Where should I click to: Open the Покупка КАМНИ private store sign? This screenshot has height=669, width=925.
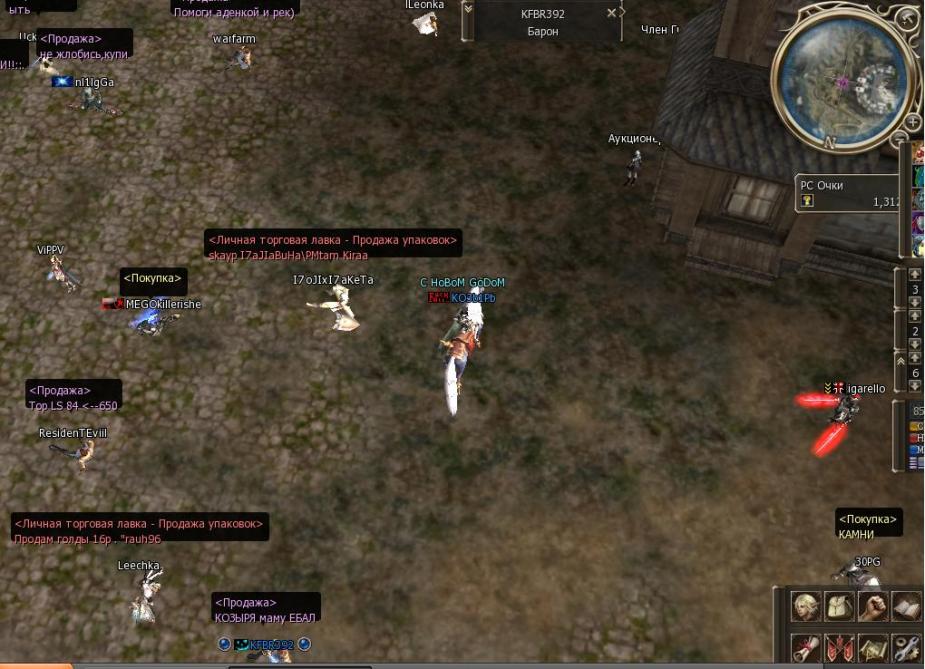(869, 526)
